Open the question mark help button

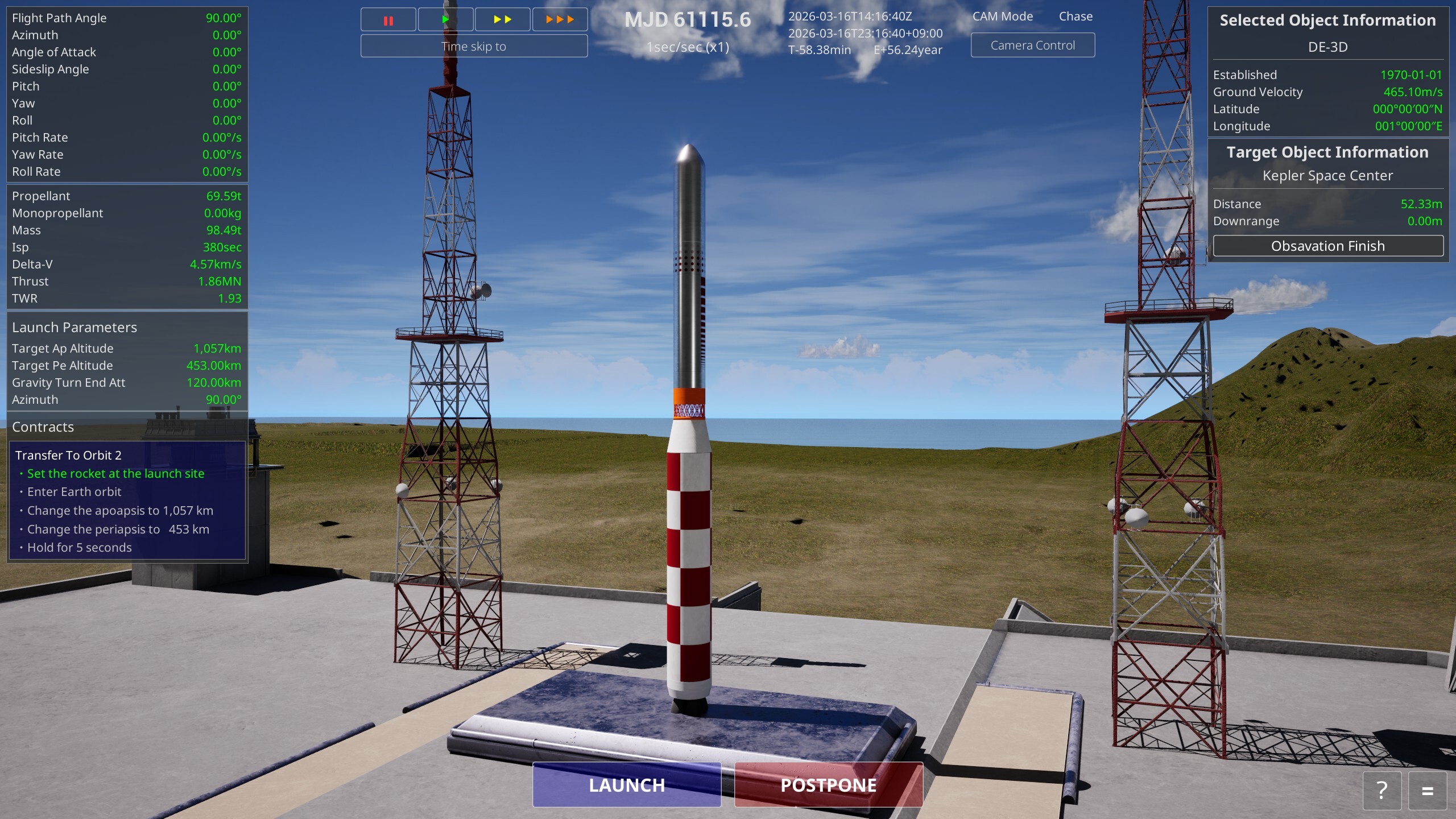click(1381, 791)
